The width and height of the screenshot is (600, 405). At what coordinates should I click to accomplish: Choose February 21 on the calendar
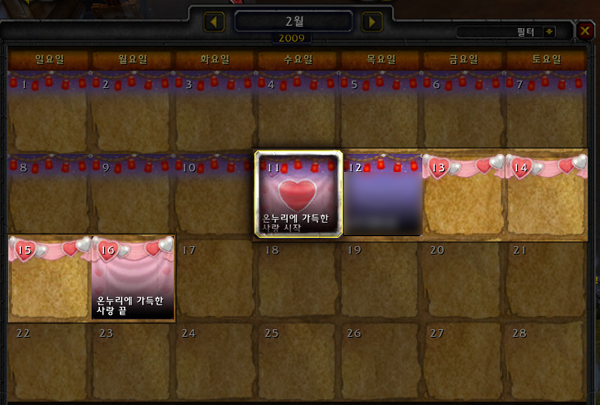(547, 278)
